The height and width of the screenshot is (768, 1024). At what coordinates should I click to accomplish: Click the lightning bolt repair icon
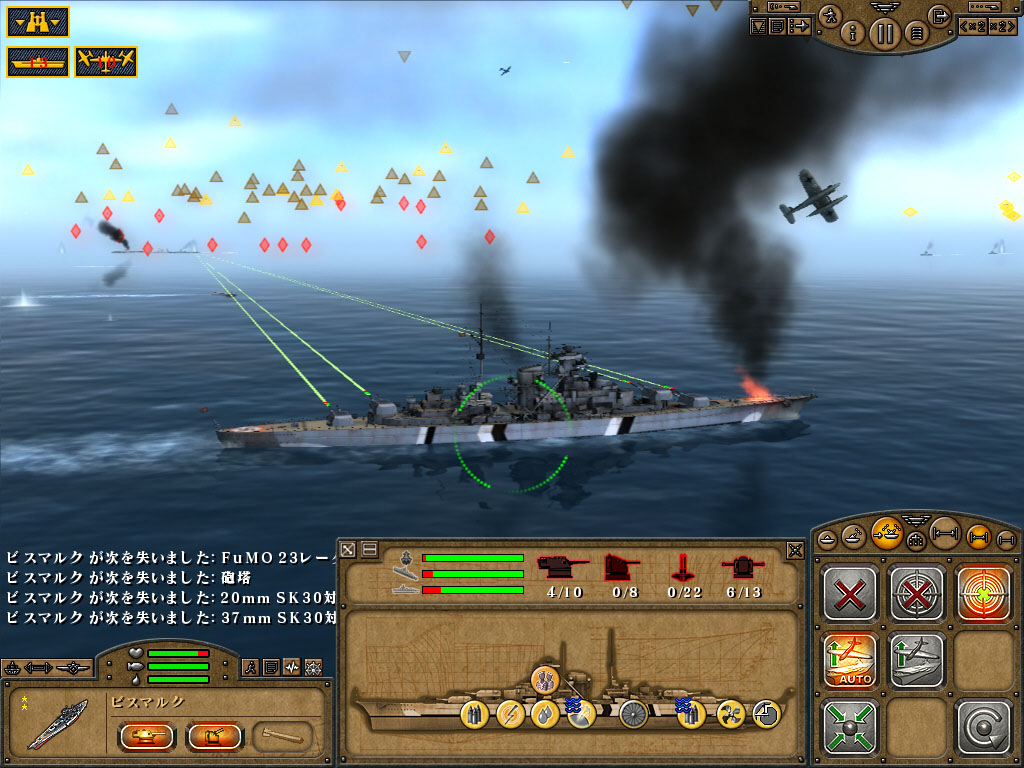click(x=509, y=713)
